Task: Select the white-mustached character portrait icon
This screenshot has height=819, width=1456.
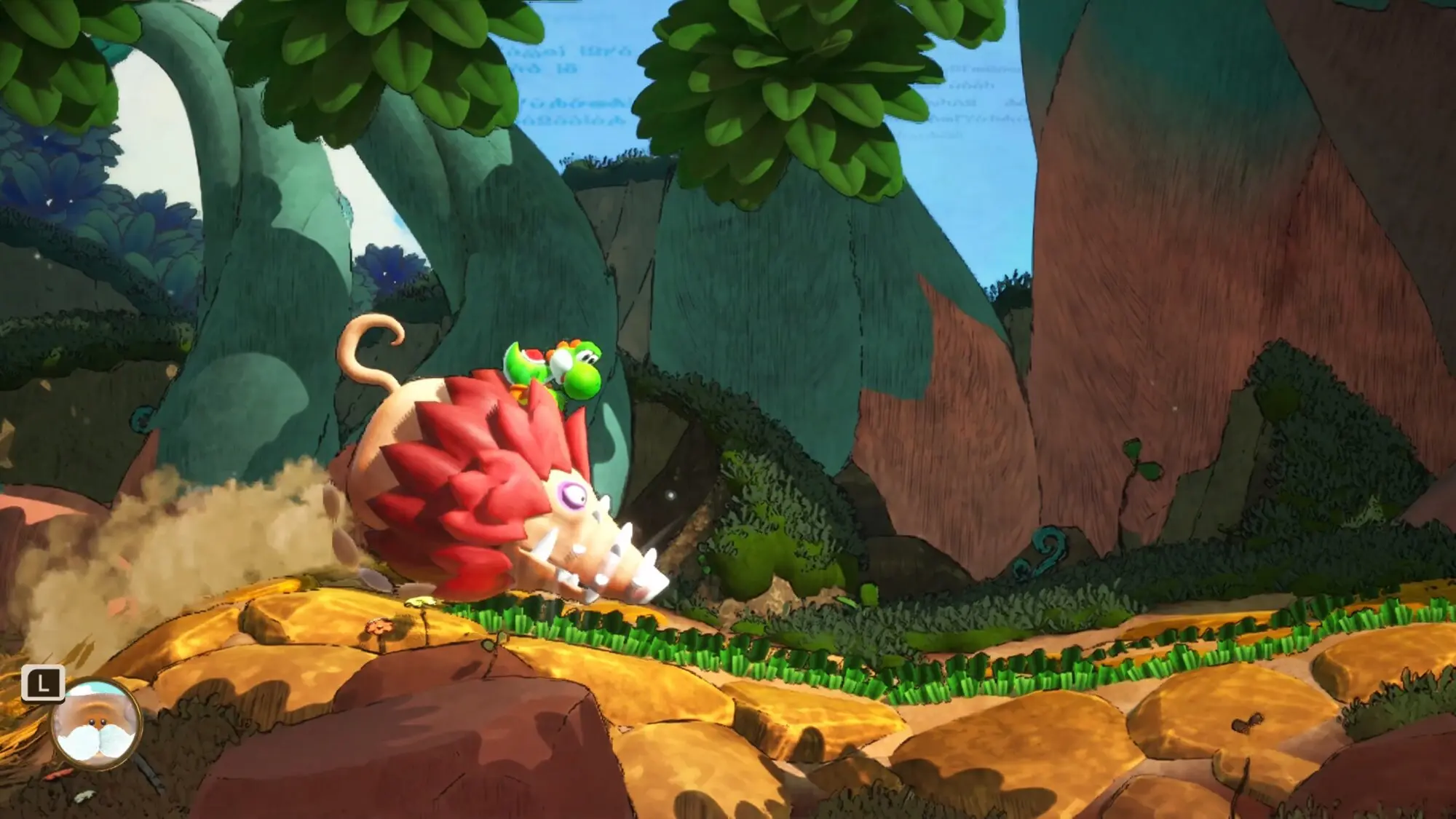Action: point(95,723)
